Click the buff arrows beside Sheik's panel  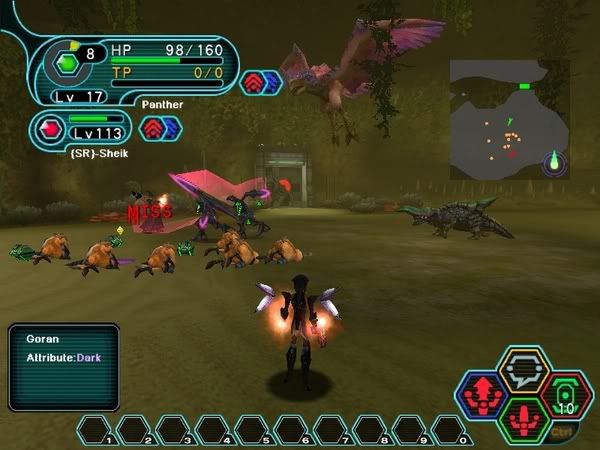(159, 128)
